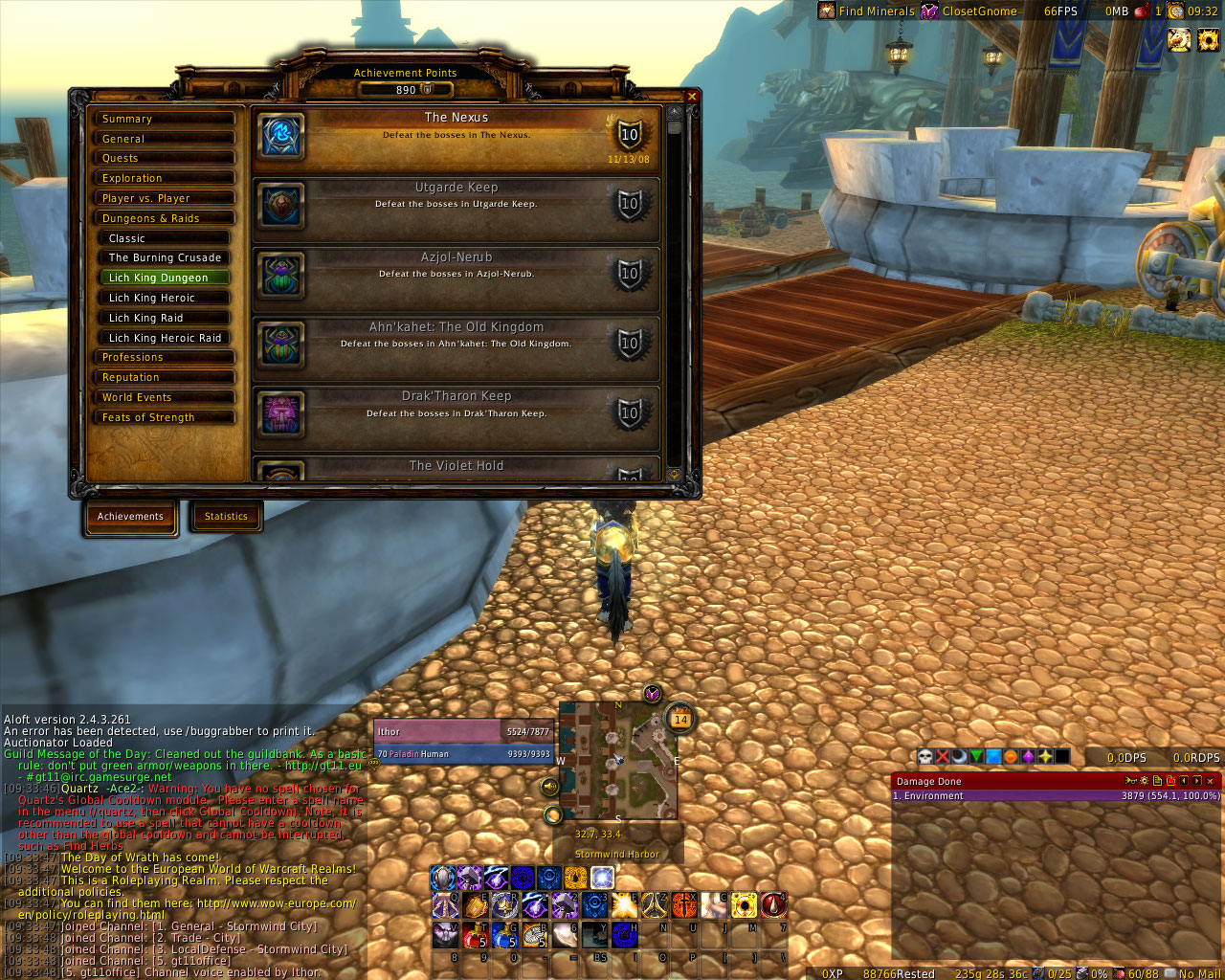Select the Professions category
The height and width of the screenshot is (980, 1225).
(164, 358)
